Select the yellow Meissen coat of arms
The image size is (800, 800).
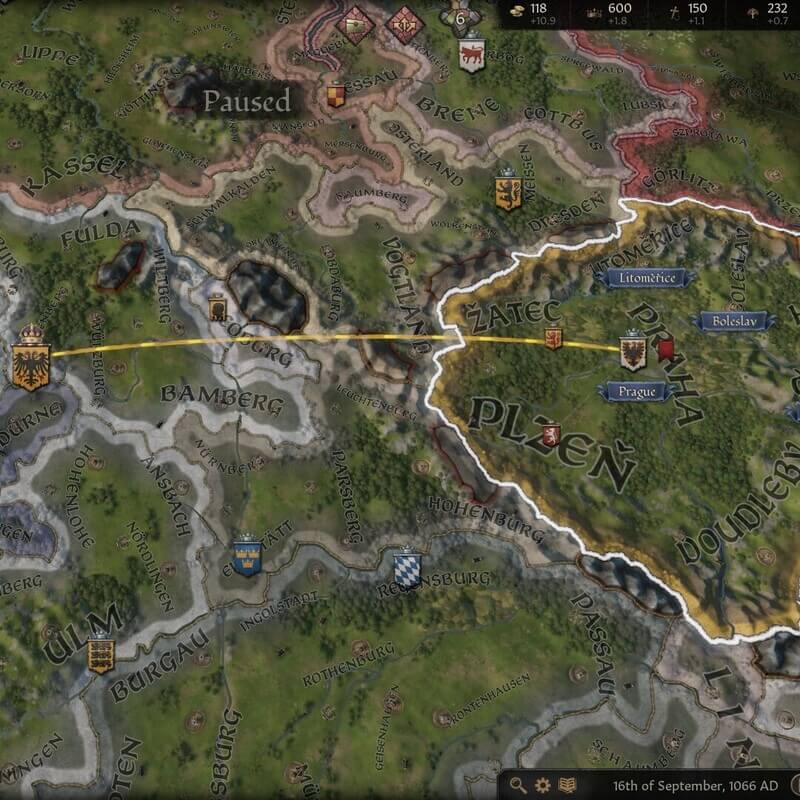[x=507, y=190]
